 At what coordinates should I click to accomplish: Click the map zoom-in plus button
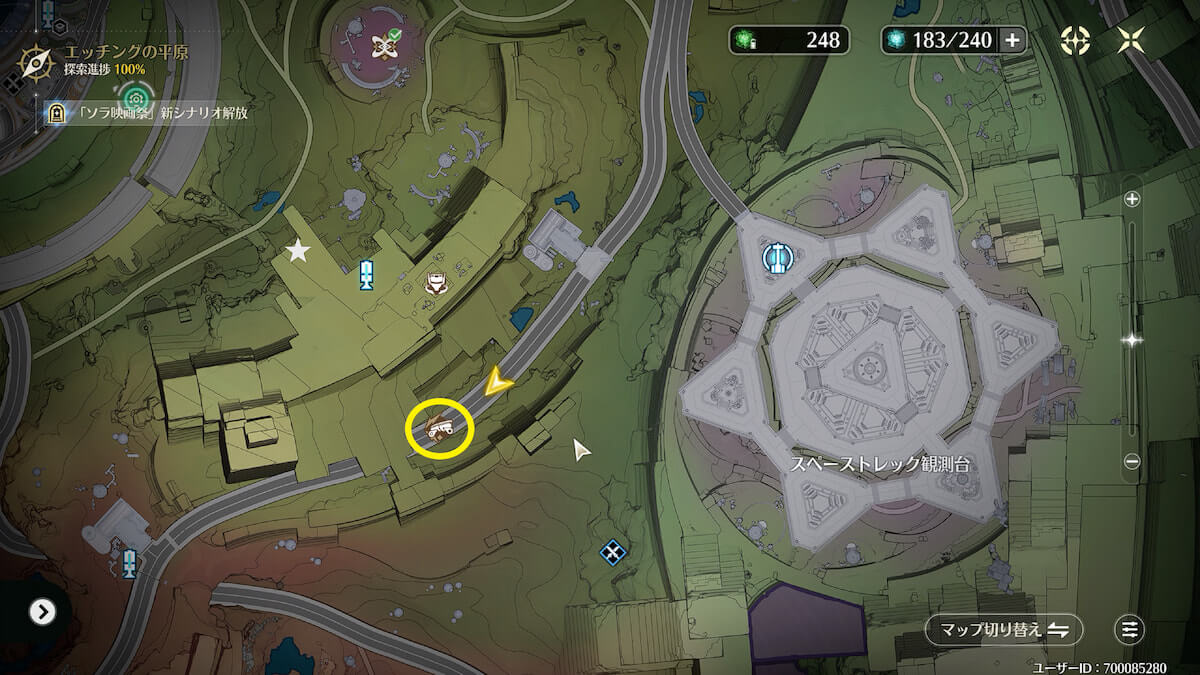pyautogui.click(x=1132, y=199)
